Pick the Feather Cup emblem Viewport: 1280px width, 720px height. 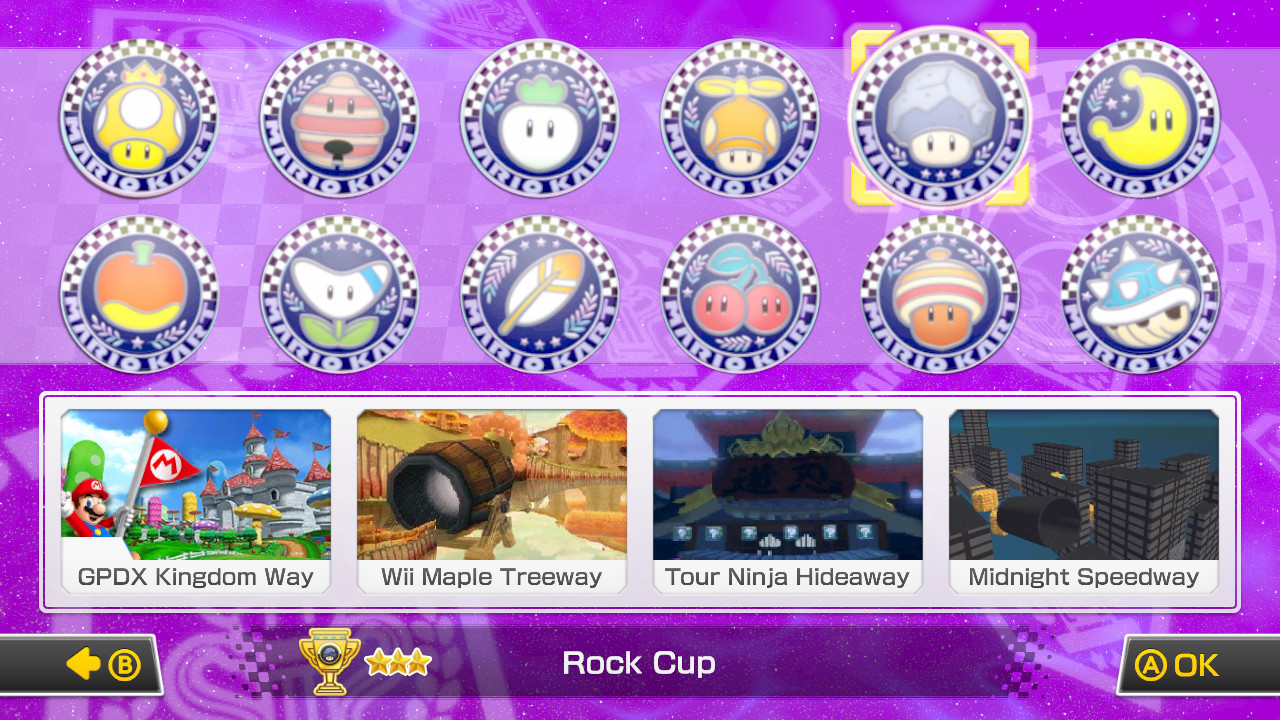(x=539, y=294)
